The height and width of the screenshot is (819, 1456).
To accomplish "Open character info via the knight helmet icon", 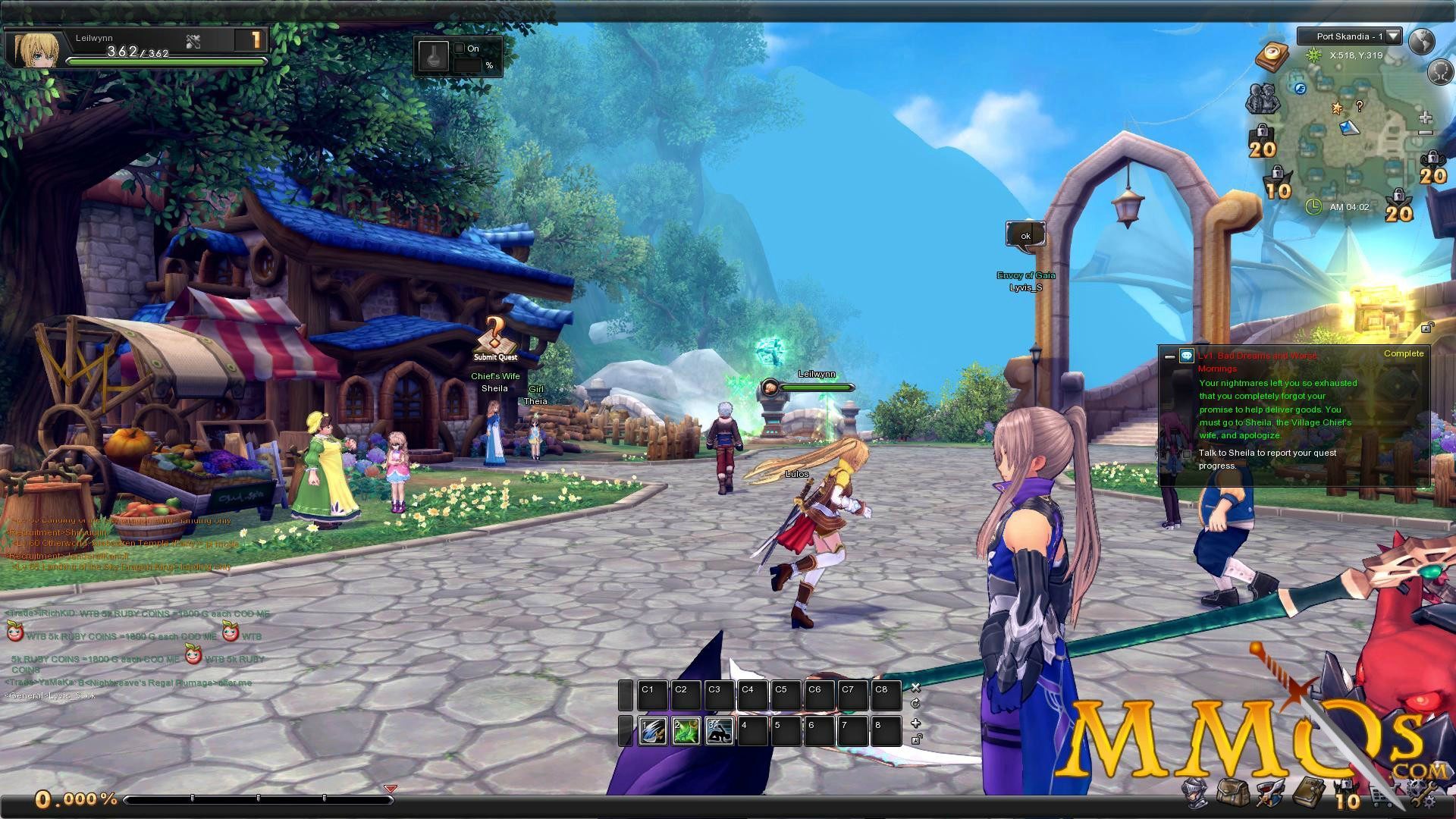I will point(1195,793).
